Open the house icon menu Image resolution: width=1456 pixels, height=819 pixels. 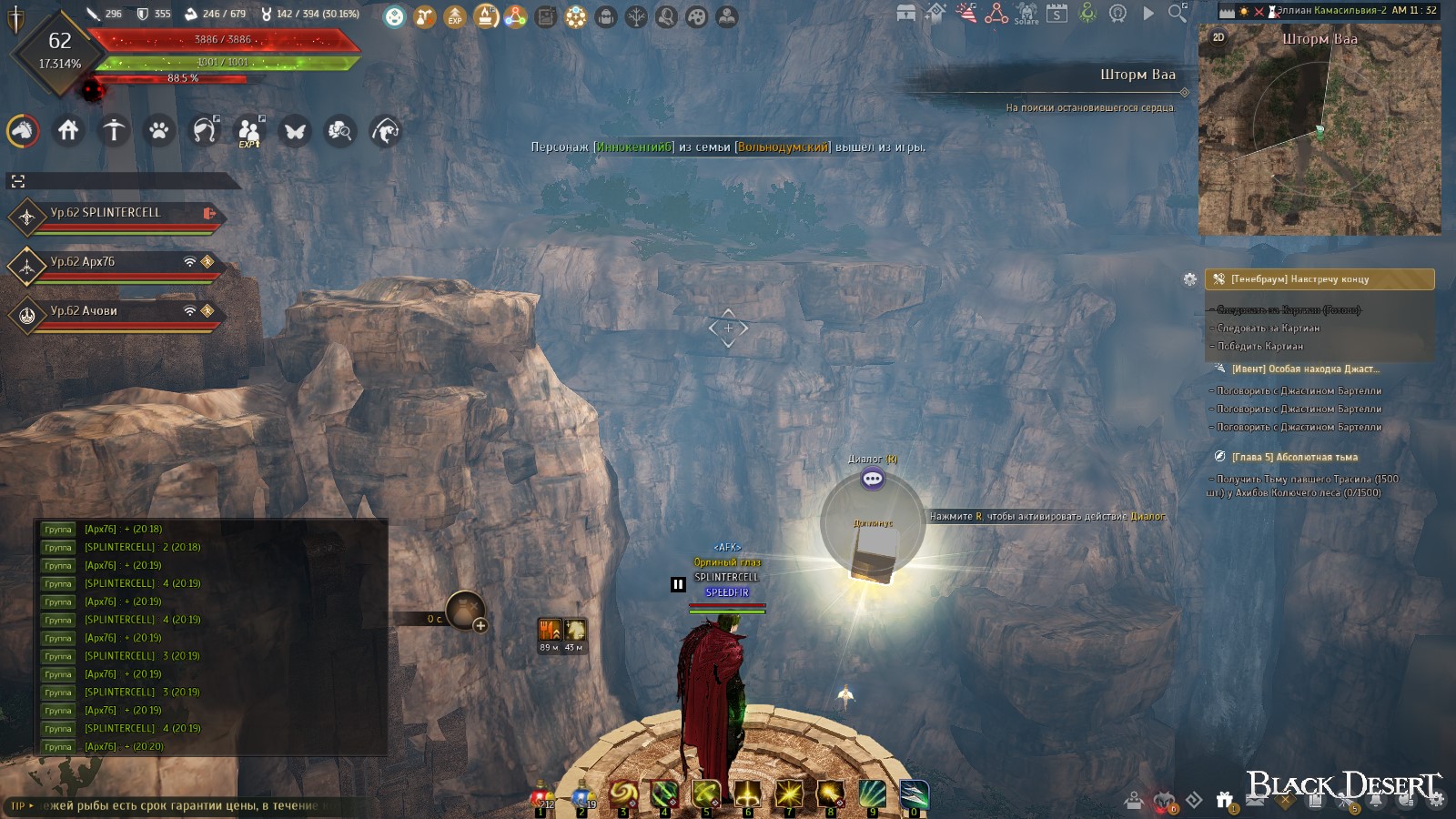[x=68, y=131]
